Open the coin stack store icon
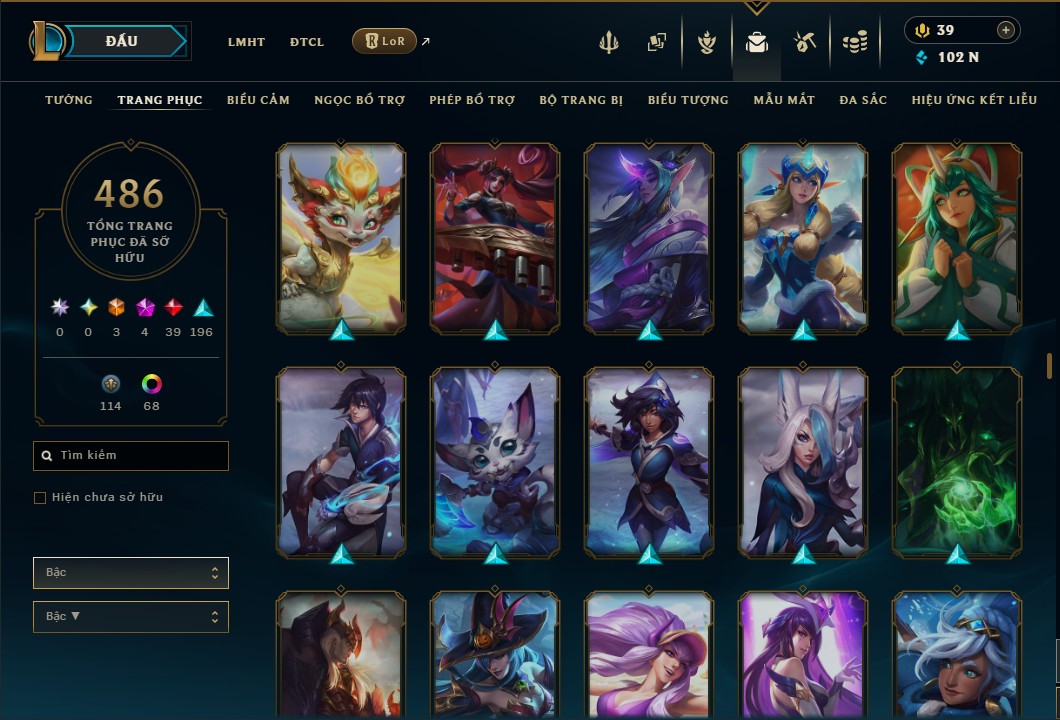Image resolution: width=1060 pixels, height=720 pixels. (854, 42)
